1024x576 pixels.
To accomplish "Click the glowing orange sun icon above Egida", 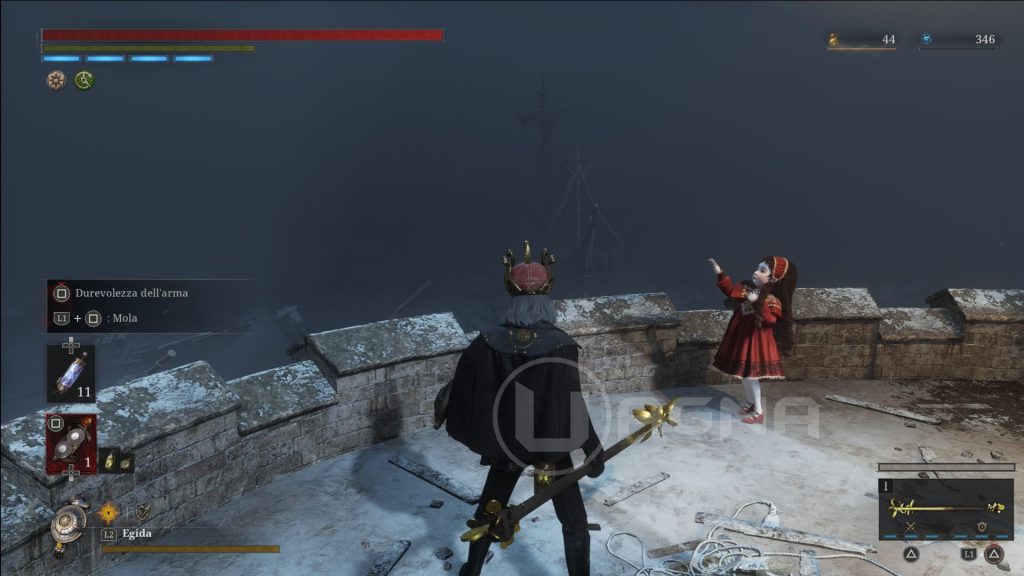I will [x=108, y=513].
